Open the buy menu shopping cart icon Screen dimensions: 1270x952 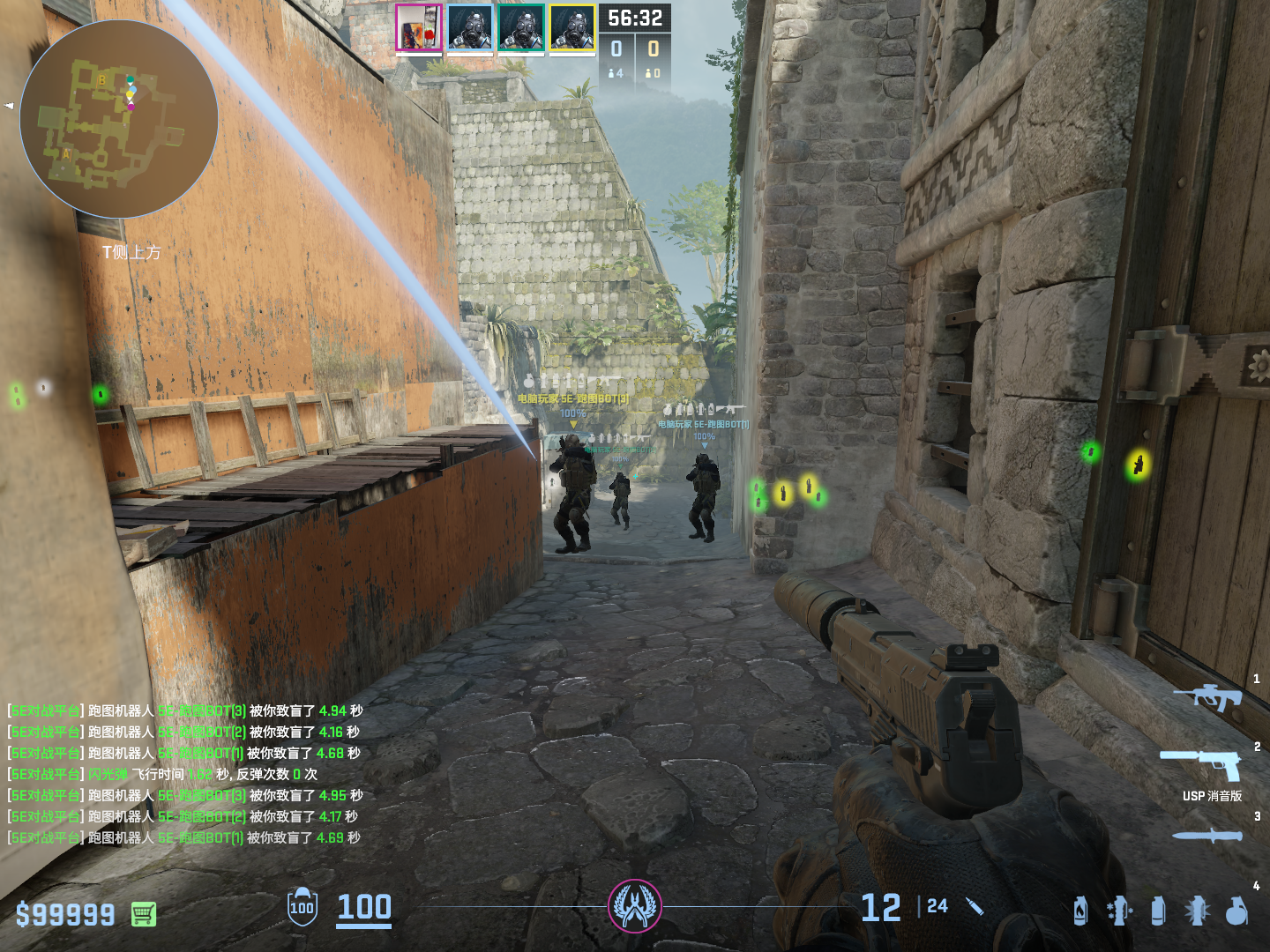(144, 914)
